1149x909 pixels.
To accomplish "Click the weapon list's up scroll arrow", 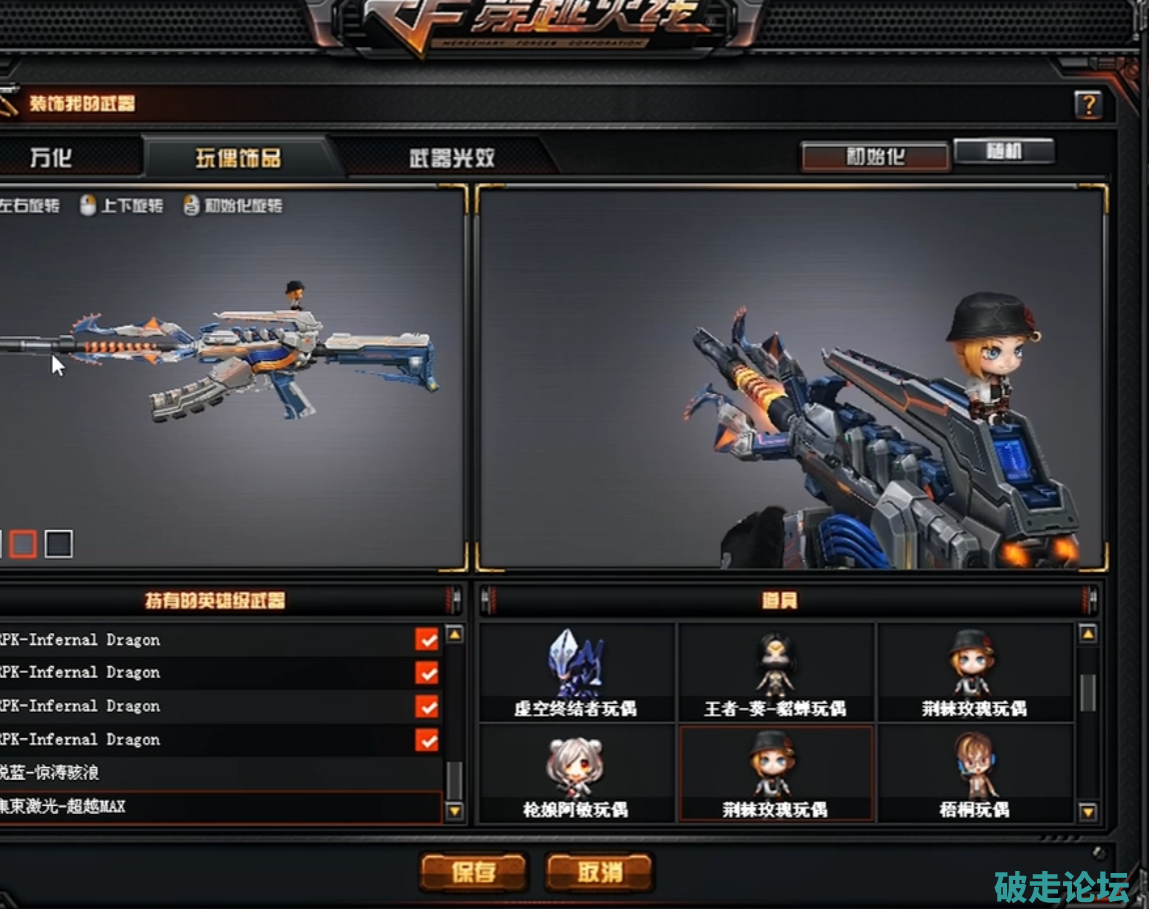I will [x=454, y=634].
